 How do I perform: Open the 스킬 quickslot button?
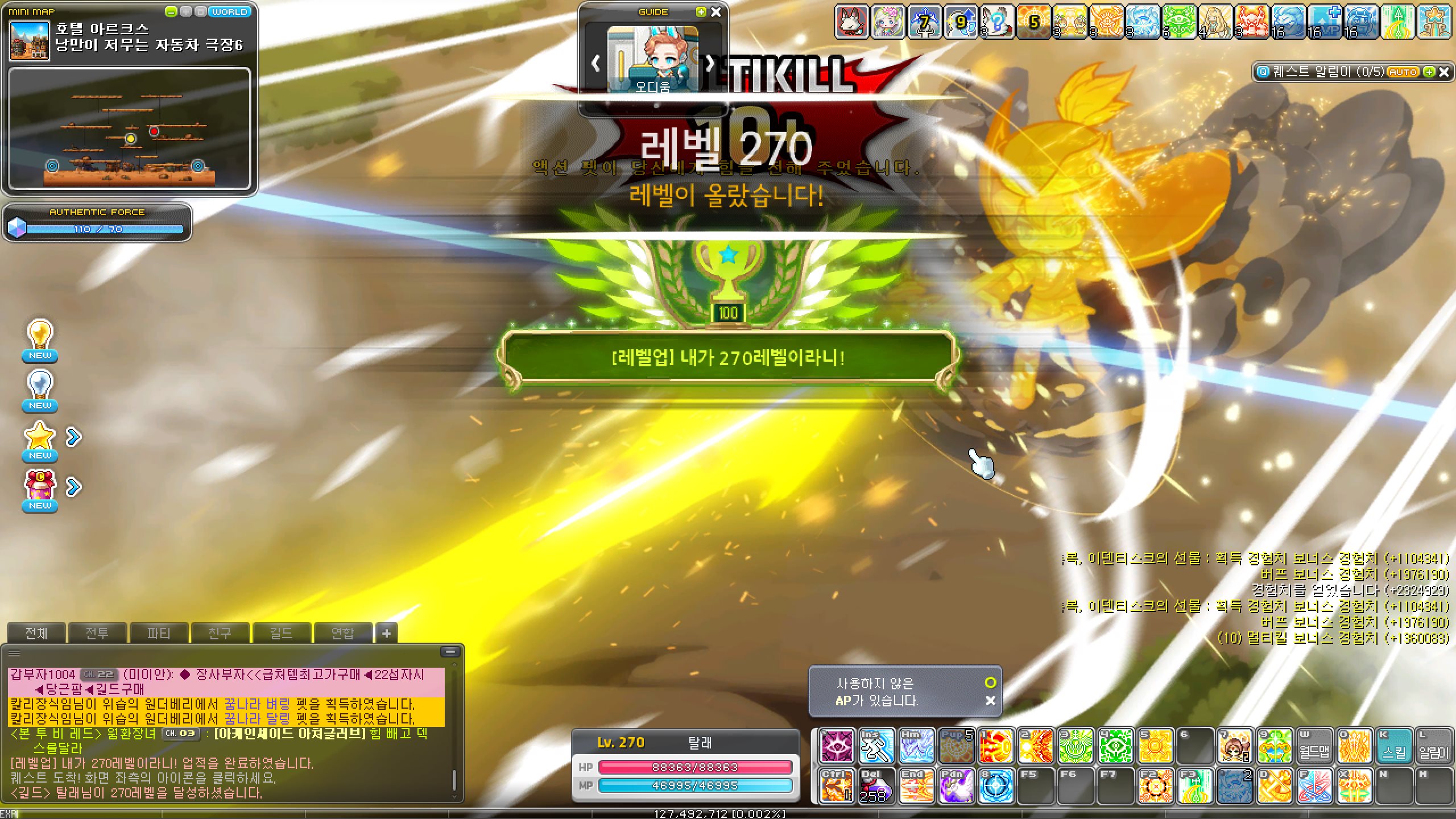(x=1394, y=747)
